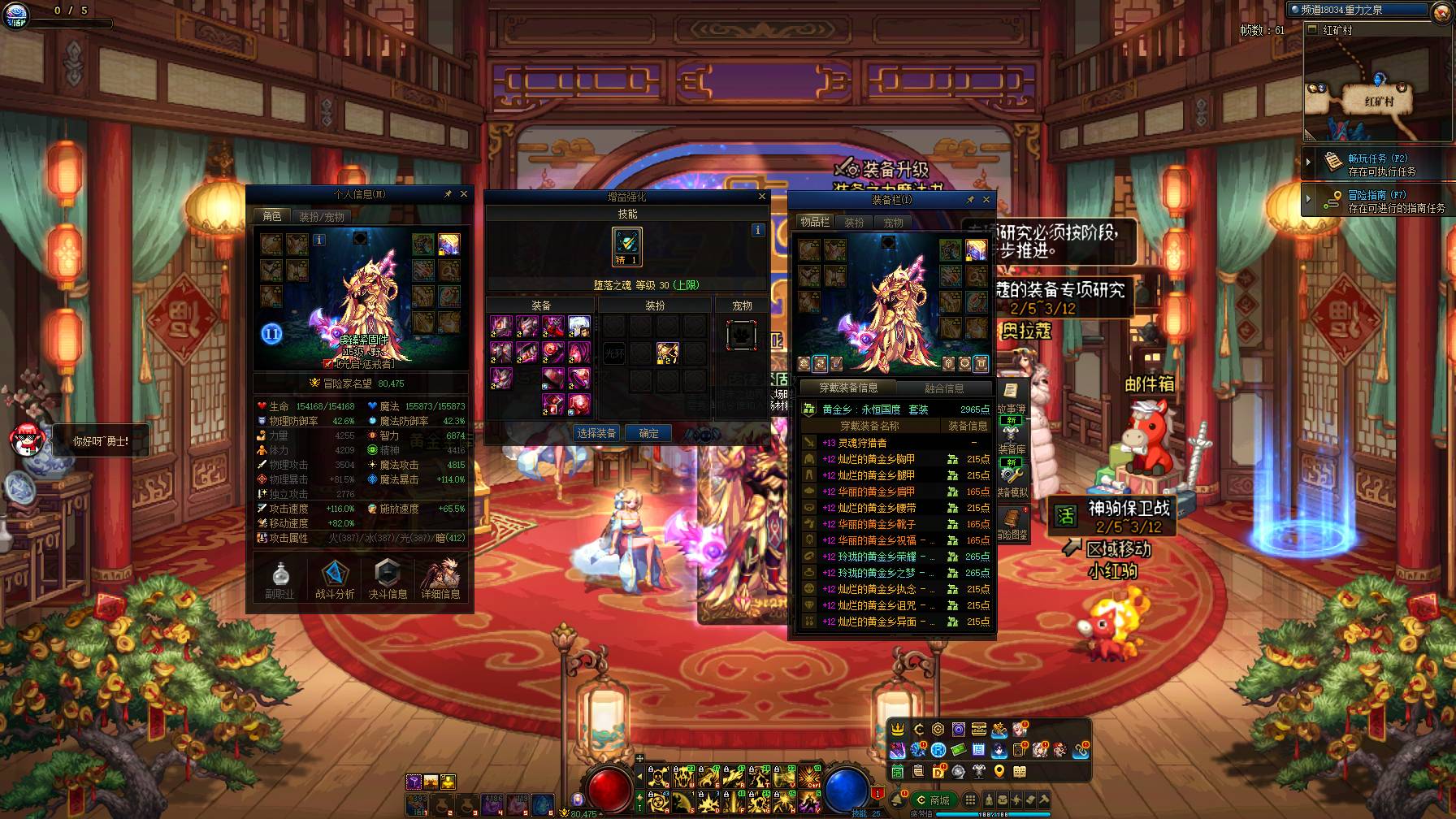Click the 选择装备 button
Image resolution: width=1456 pixels, height=819 pixels.
pyautogui.click(x=596, y=433)
